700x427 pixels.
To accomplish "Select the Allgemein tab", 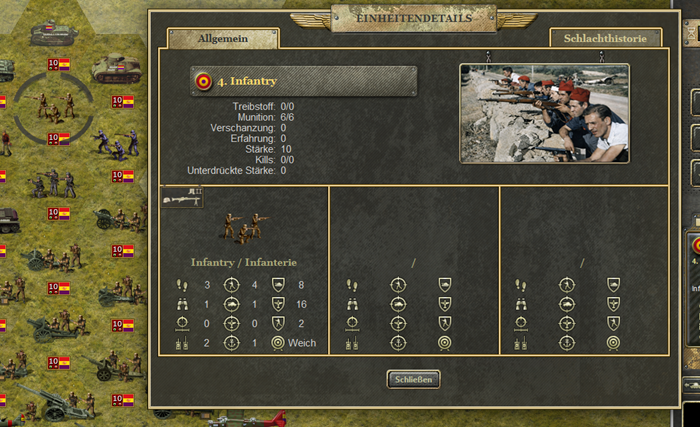I will pyautogui.click(x=223, y=38).
